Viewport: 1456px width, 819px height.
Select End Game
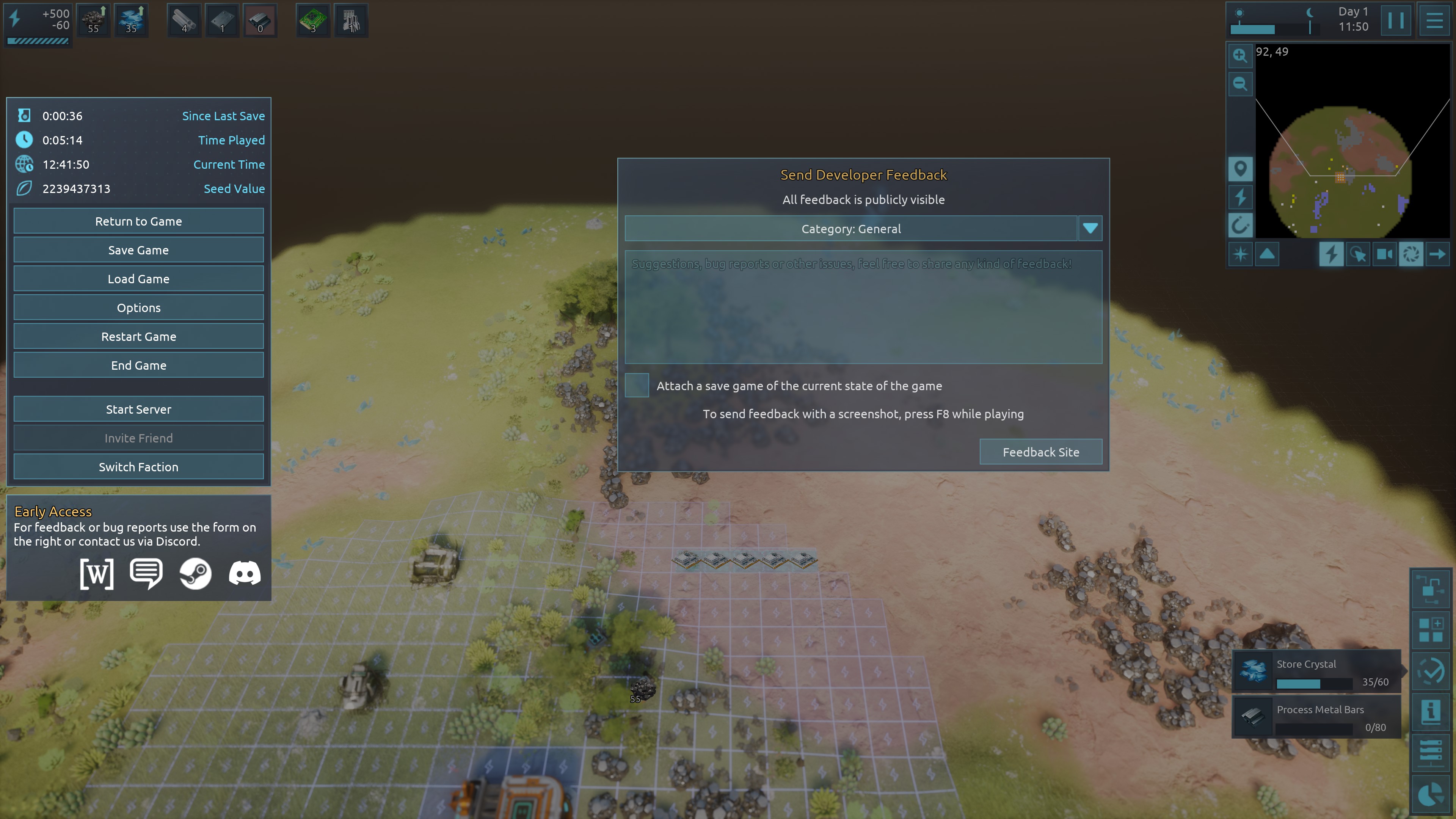[138, 365]
